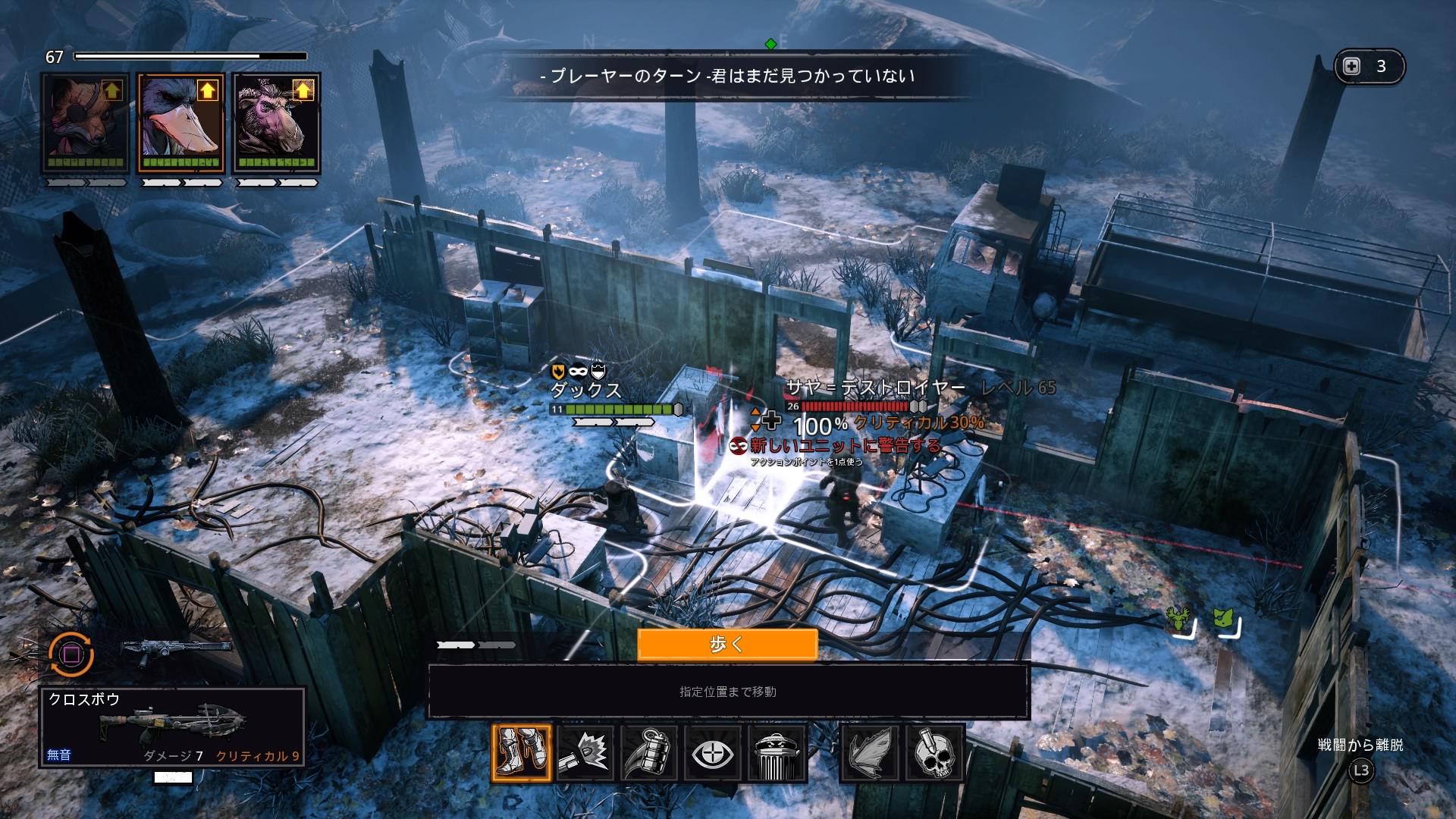The height and width of the screenshot is (819, 1456).
Task: Click the medkit counter at top right
Action: coord(1369,67)
